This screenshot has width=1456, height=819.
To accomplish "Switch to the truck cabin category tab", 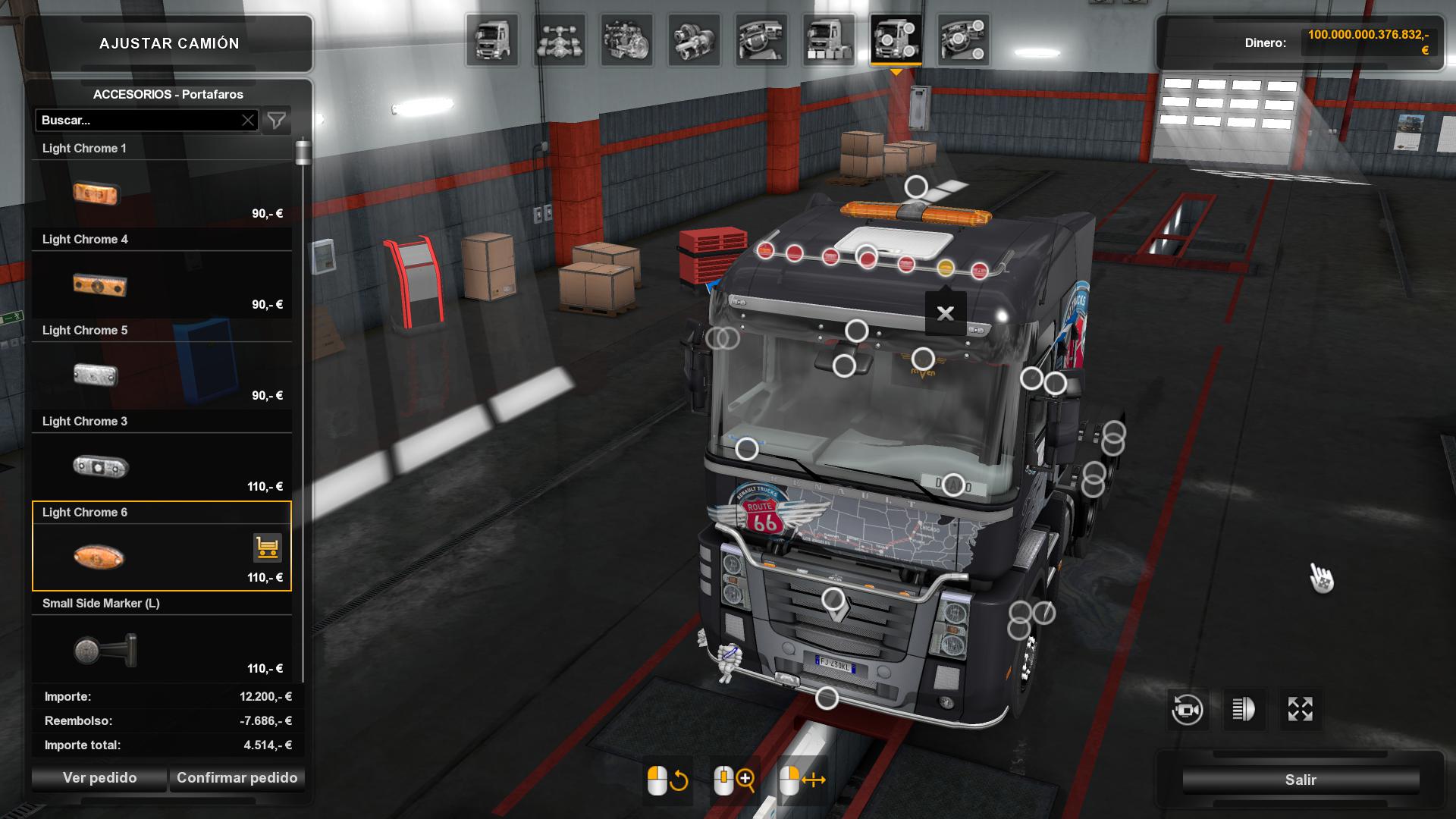I will pos(492,39).
